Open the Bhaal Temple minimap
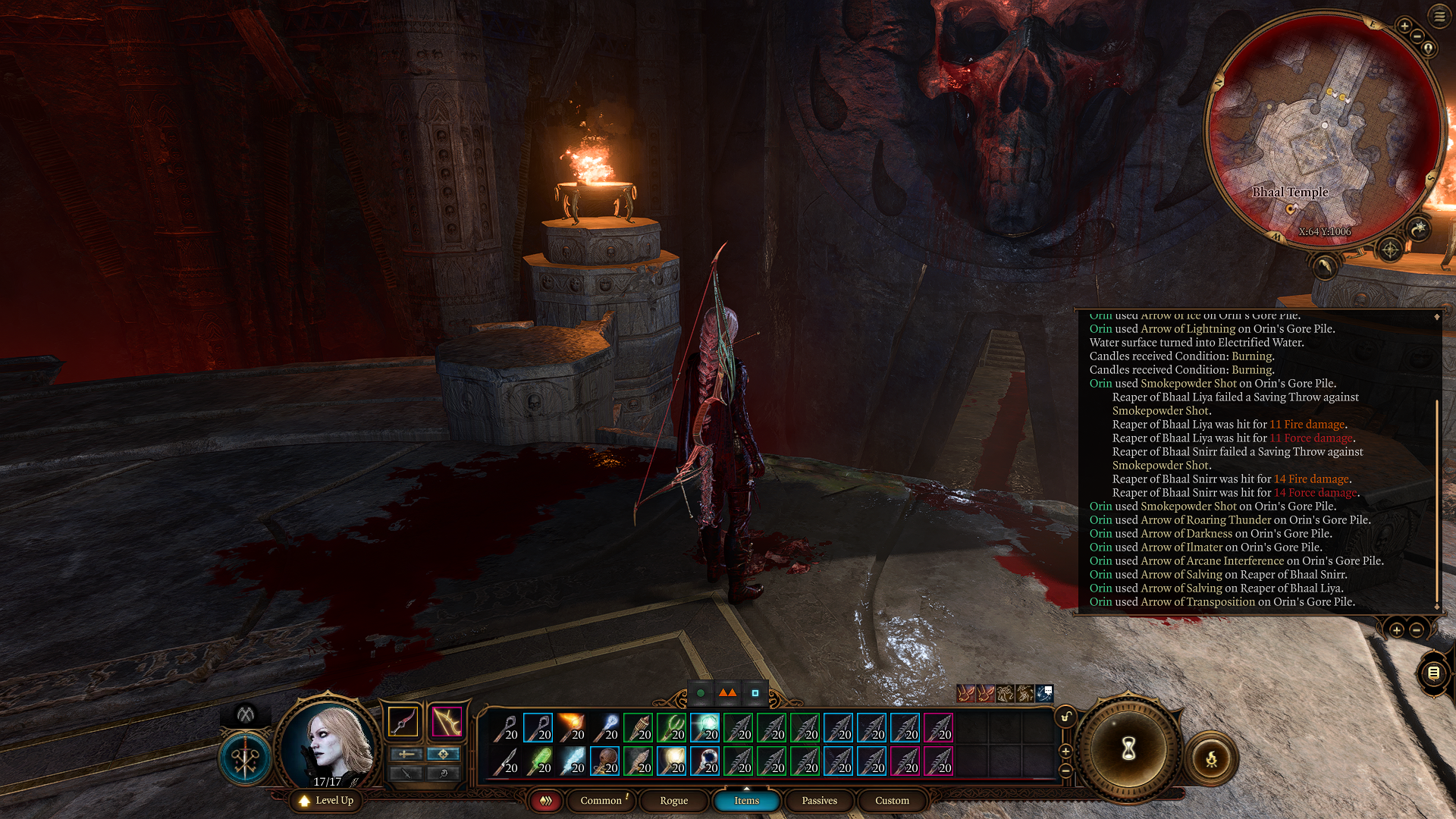The width and height of the screenshot is (1456, 819). click(1323, 129)
